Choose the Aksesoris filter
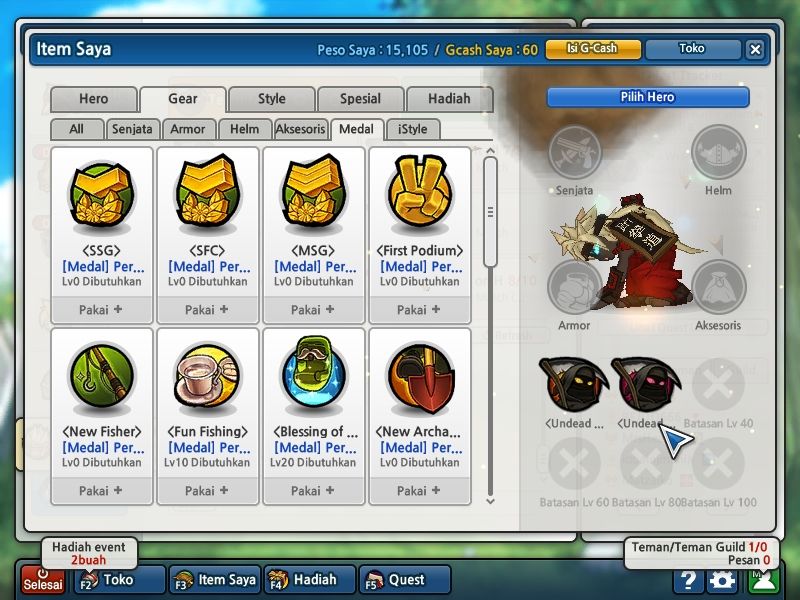 300,129
